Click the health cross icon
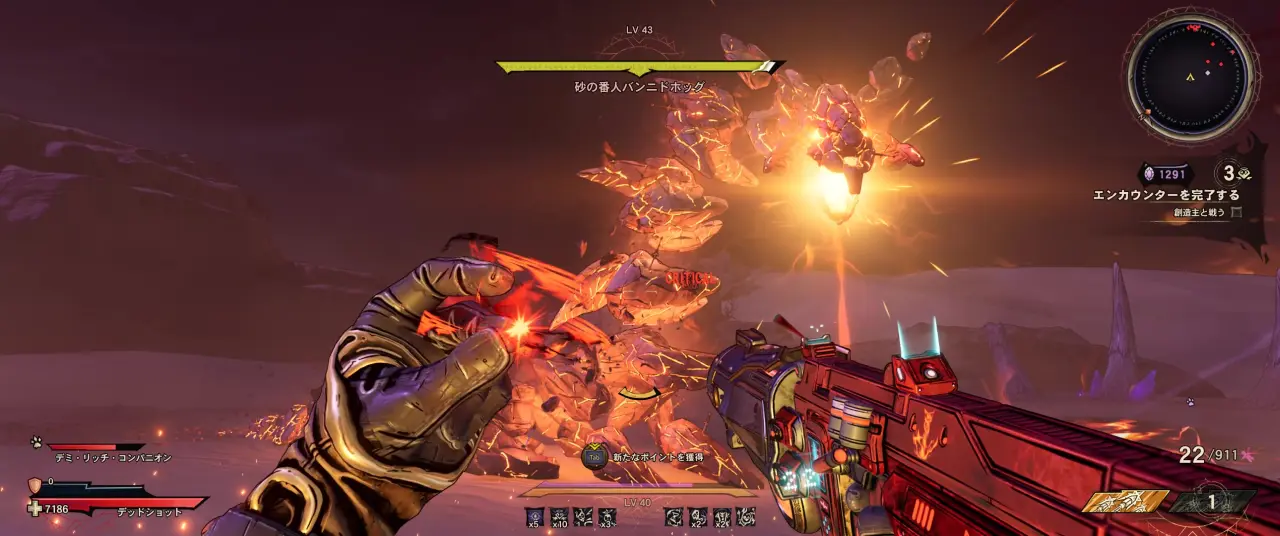1280x536 pixels. [35, 508]
